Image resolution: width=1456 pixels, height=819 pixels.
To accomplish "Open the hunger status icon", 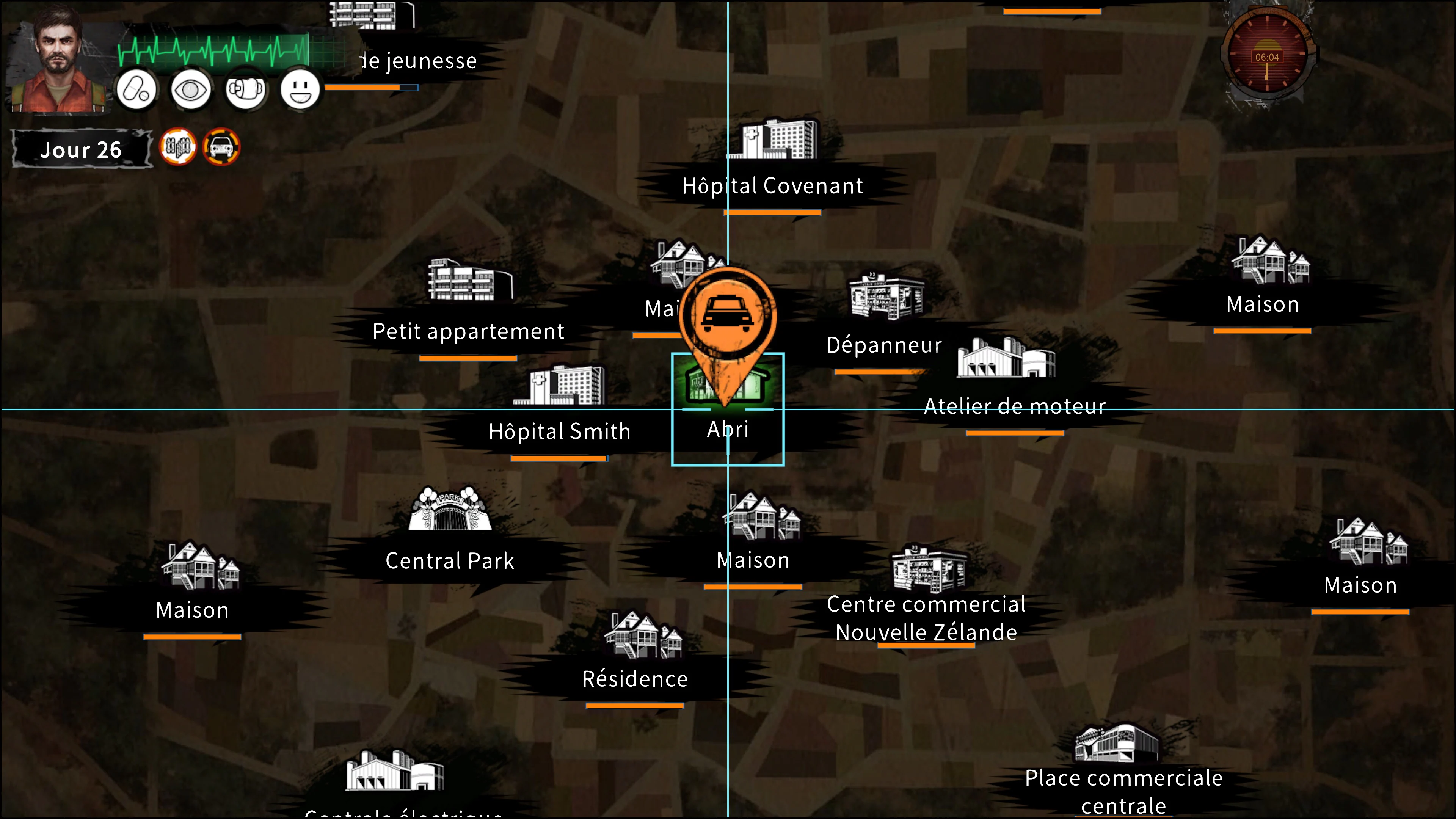I will [246, 89].
